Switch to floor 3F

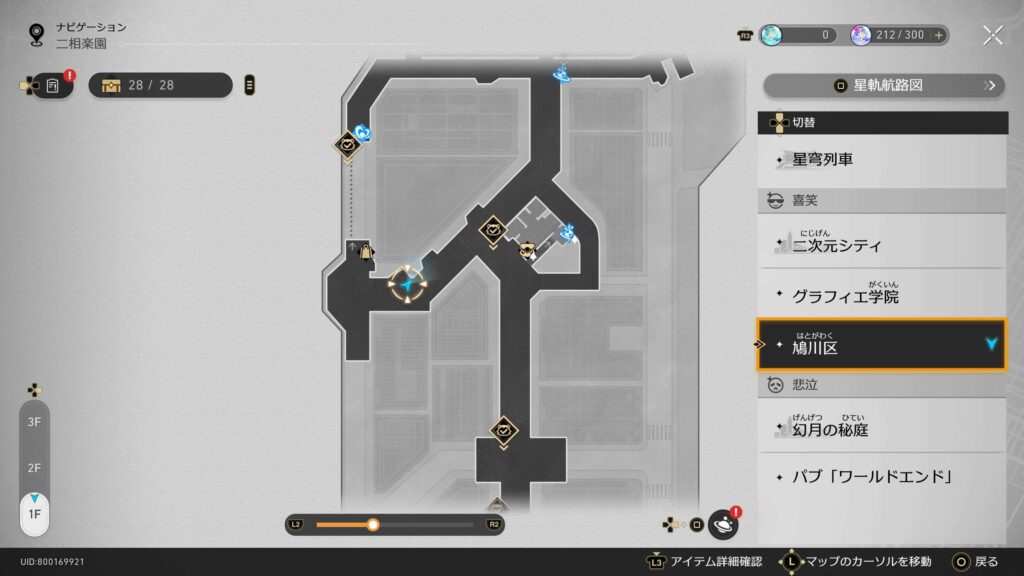[x=34, y=422]
